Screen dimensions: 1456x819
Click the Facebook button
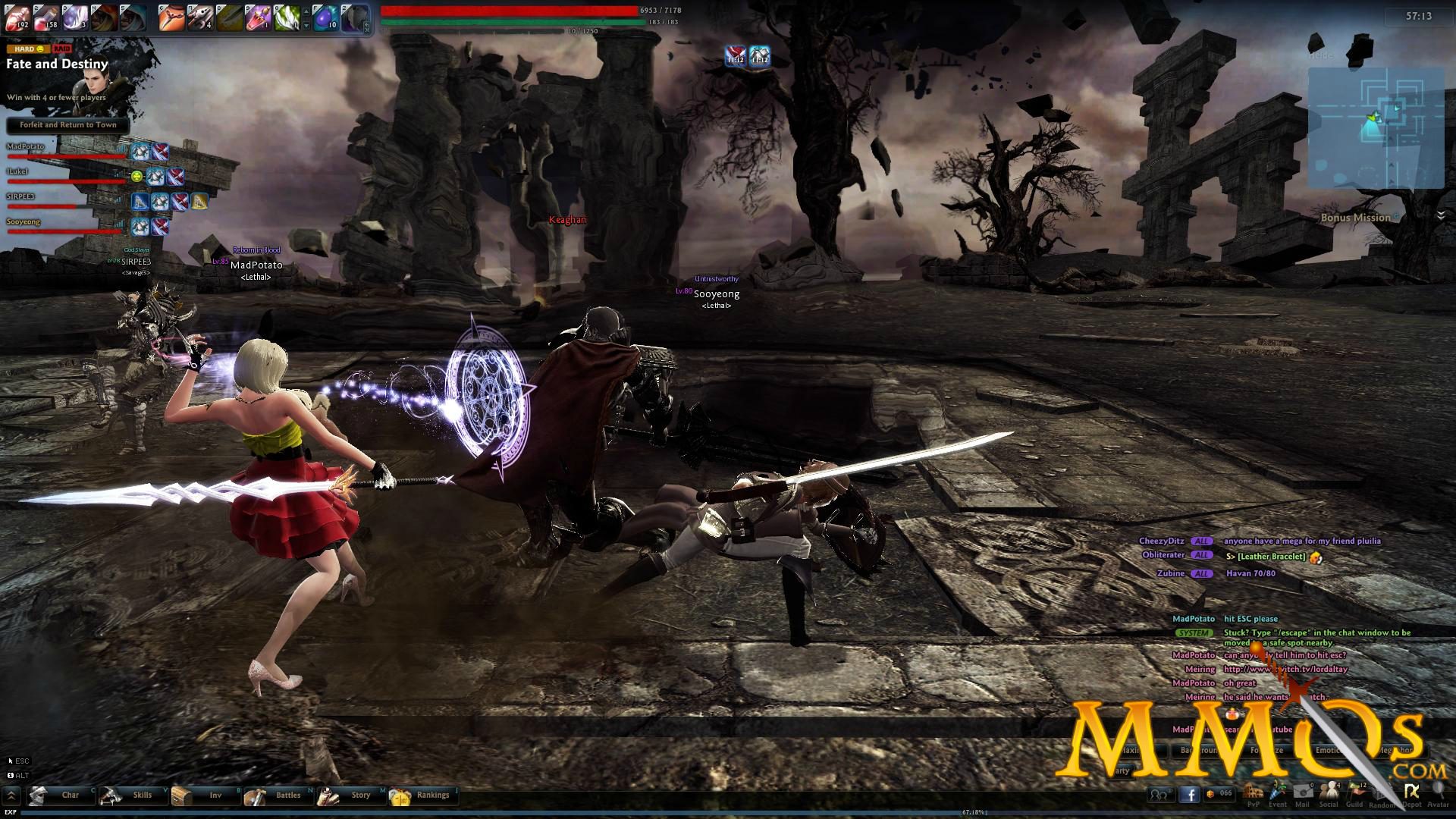pos(1189,795)
